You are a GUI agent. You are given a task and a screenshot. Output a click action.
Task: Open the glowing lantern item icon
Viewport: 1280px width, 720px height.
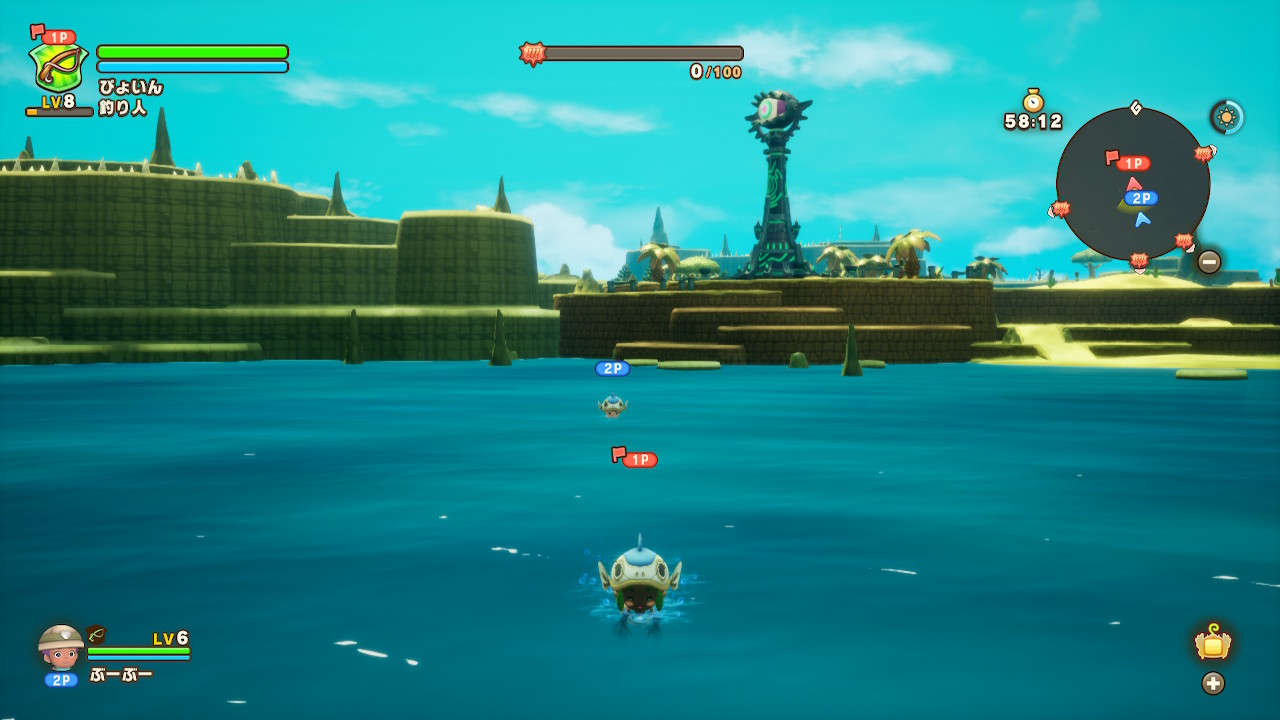(1213, 643)
